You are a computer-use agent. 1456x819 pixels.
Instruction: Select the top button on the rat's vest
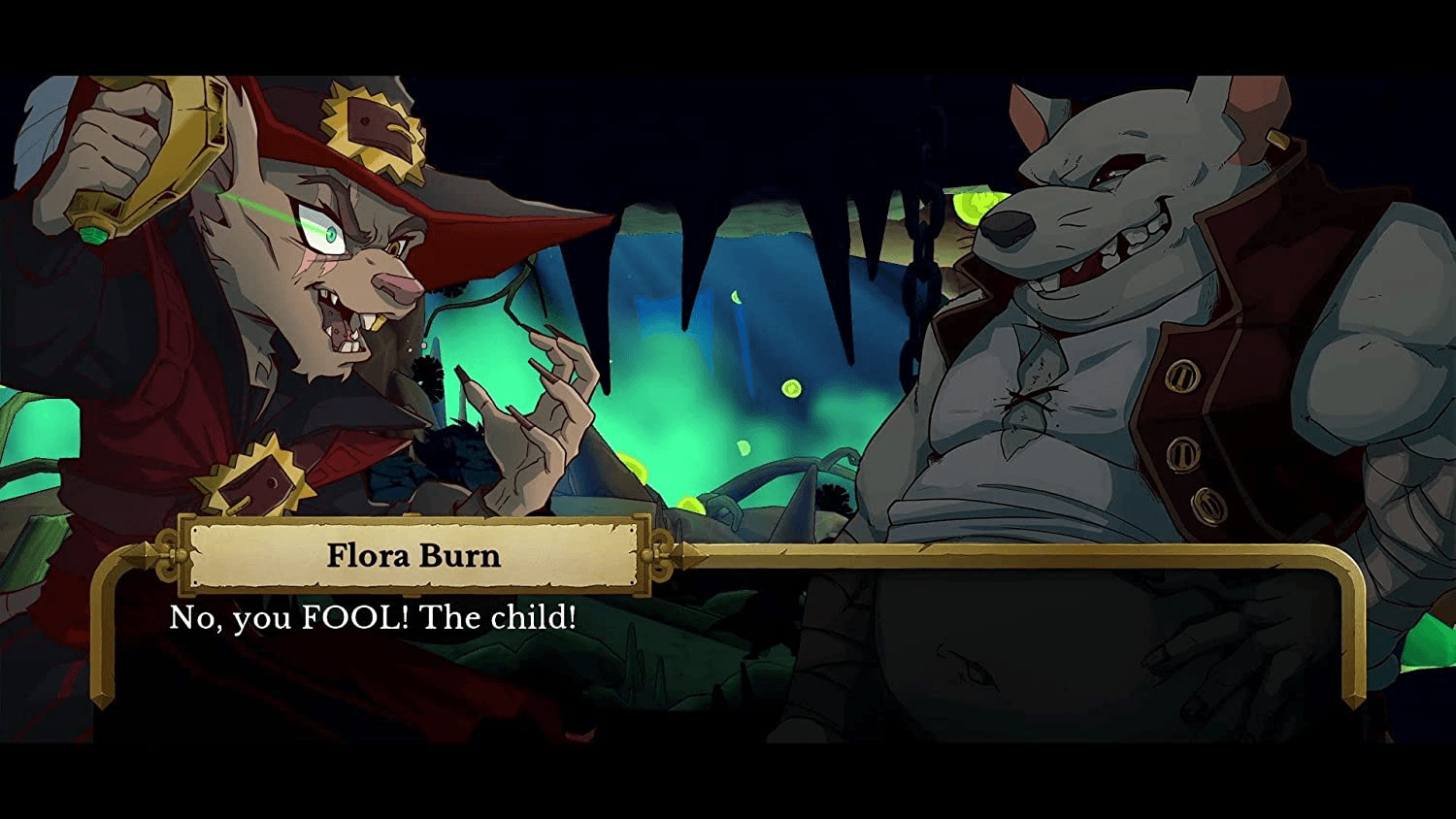tap(1182, 376)
